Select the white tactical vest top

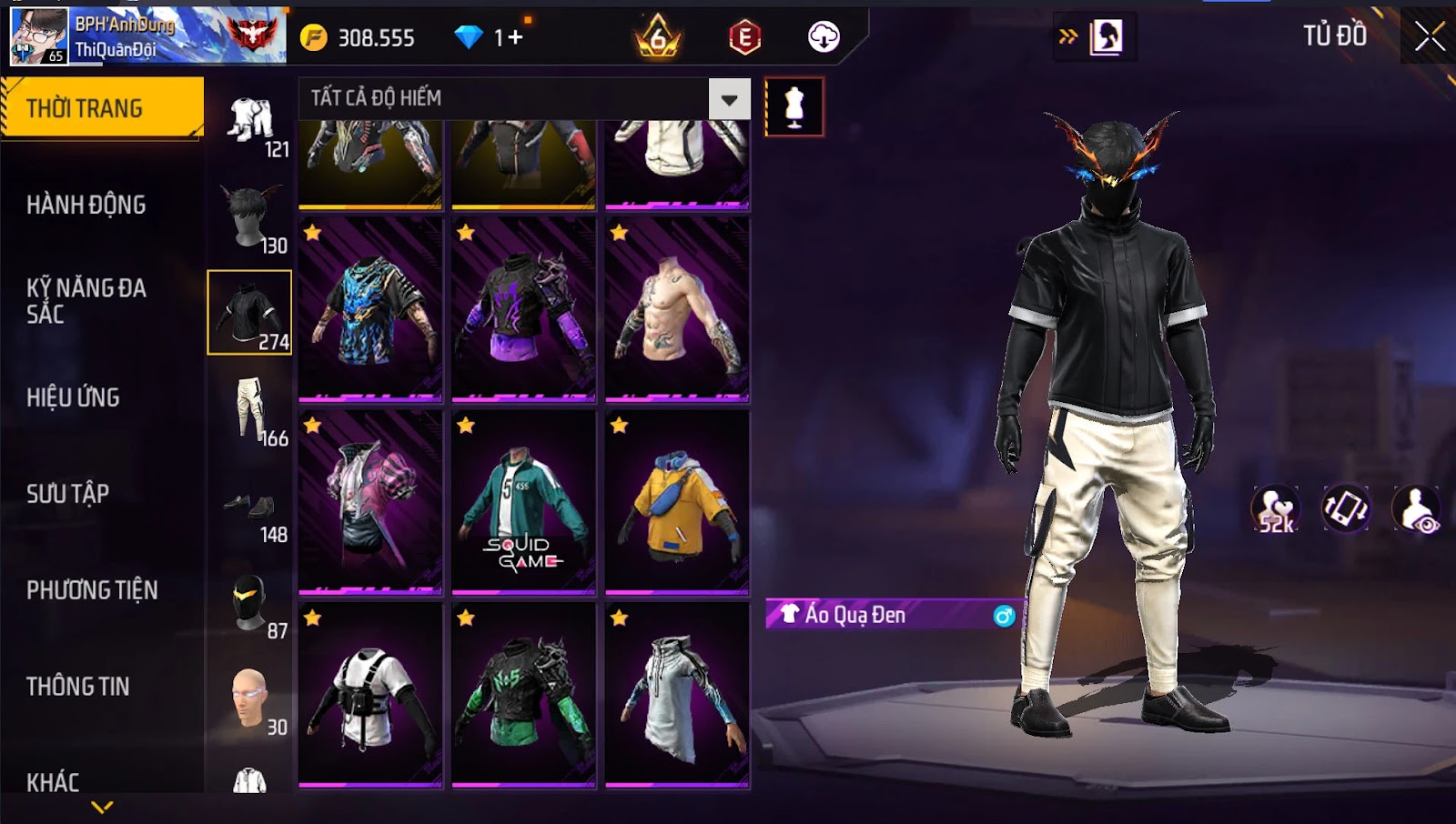pos(370,695)
